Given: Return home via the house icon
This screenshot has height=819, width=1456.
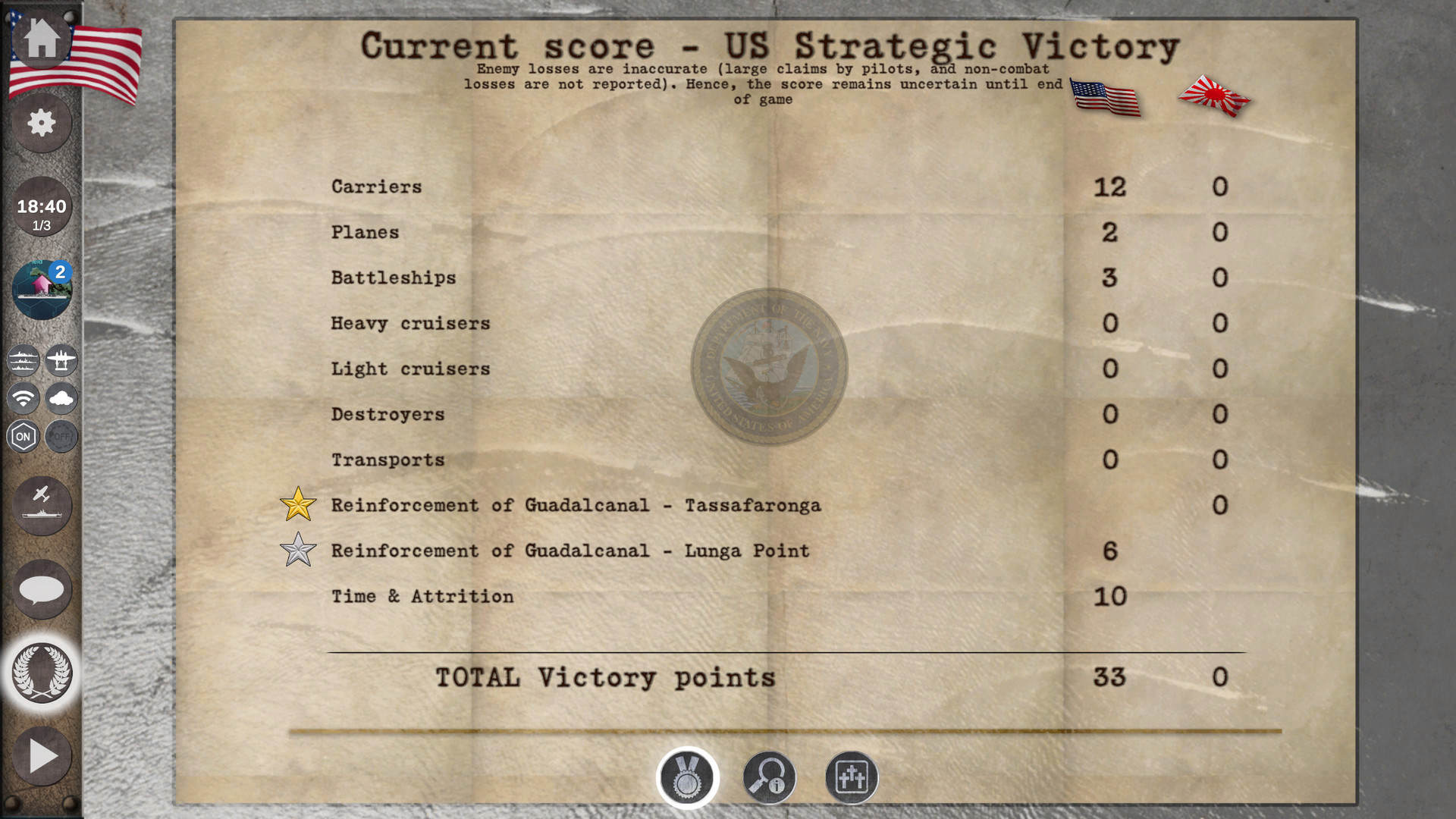Looking at the screenshot, I should click(x=42, y=42).
